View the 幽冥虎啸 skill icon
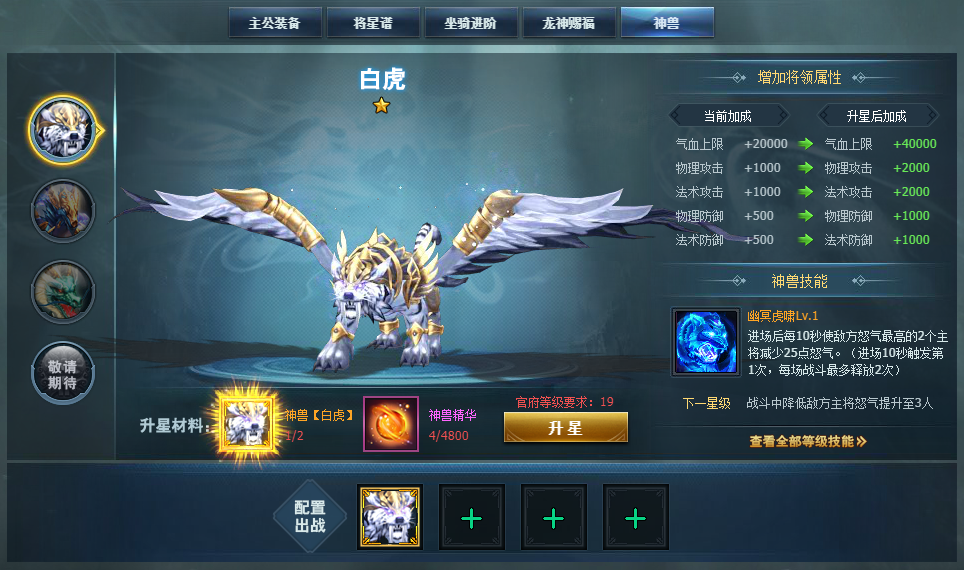The width and height of the screenshot is (964, 570). click(x=706, y=341)
